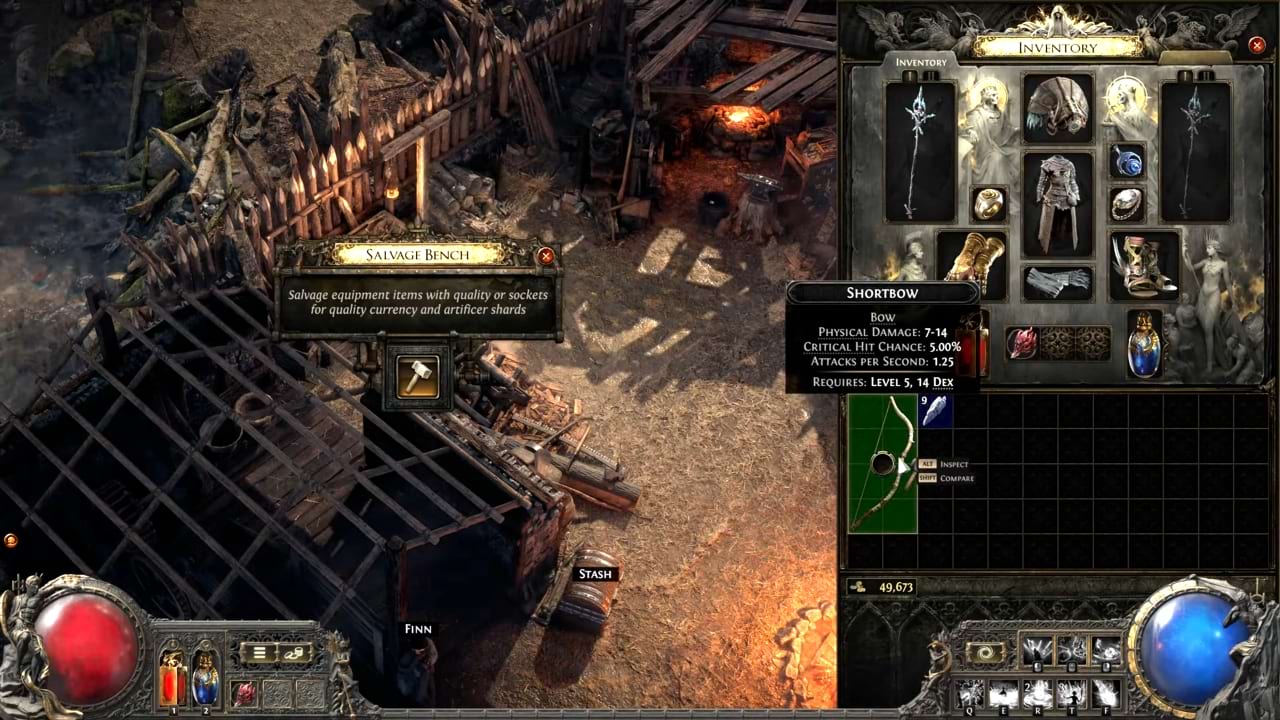
Task: Select the stack of nine shards
Action: pyautogui.click(x=936, y=412)
